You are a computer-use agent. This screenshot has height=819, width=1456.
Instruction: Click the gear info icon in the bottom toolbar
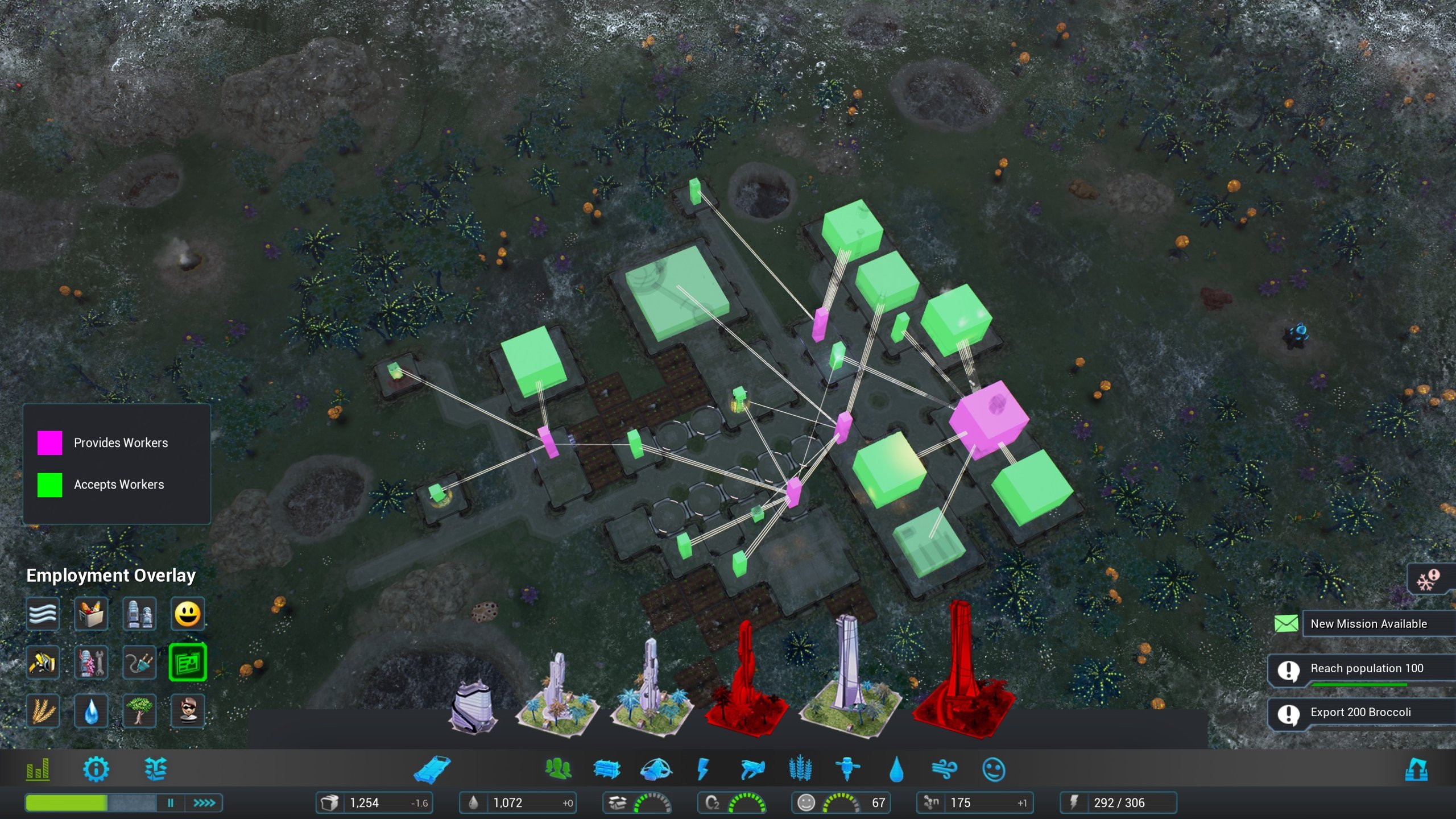click(x=97, y=770)
